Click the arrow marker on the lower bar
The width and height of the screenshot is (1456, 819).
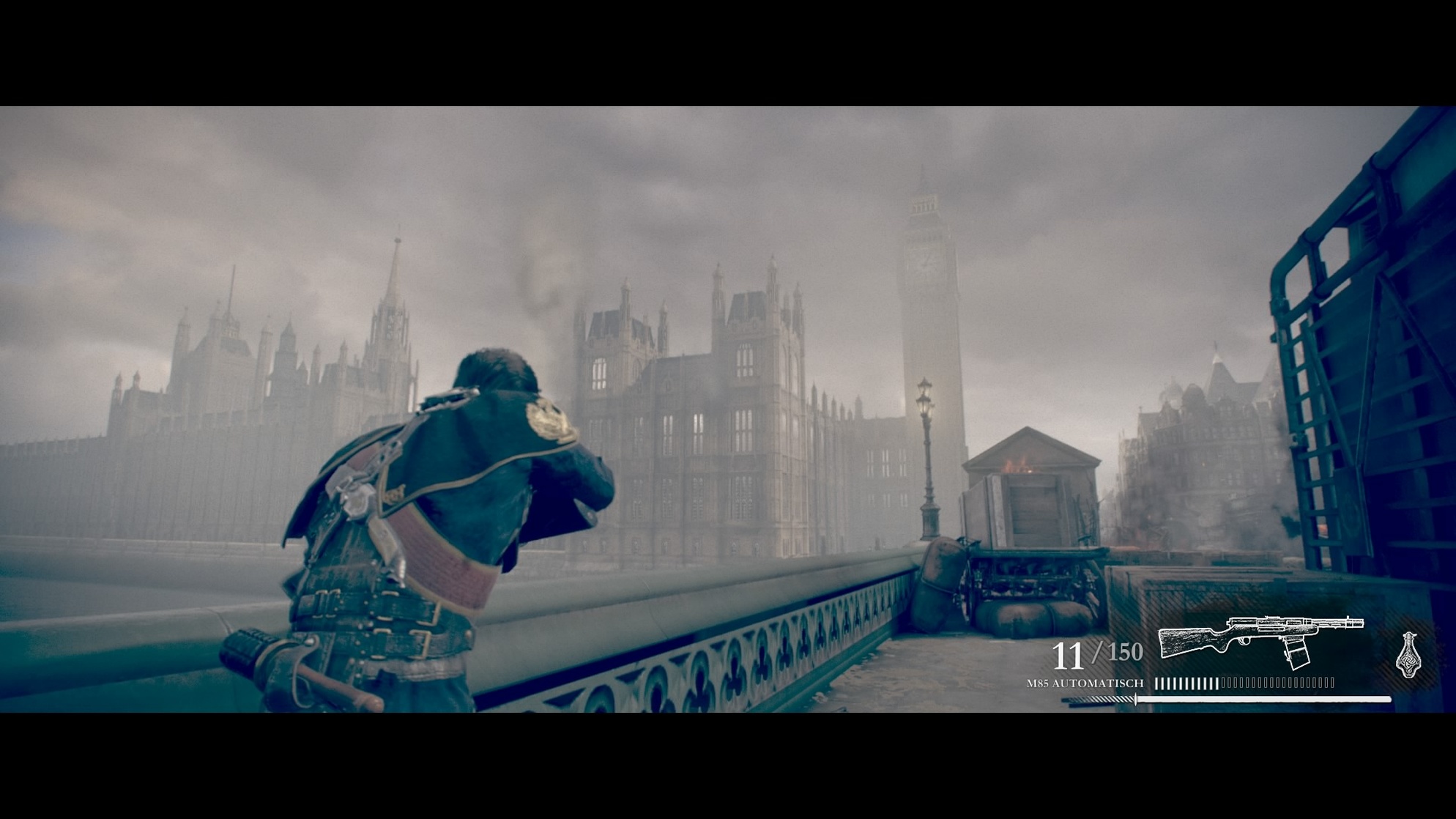pyautogui.click(x=1134, y=698)
